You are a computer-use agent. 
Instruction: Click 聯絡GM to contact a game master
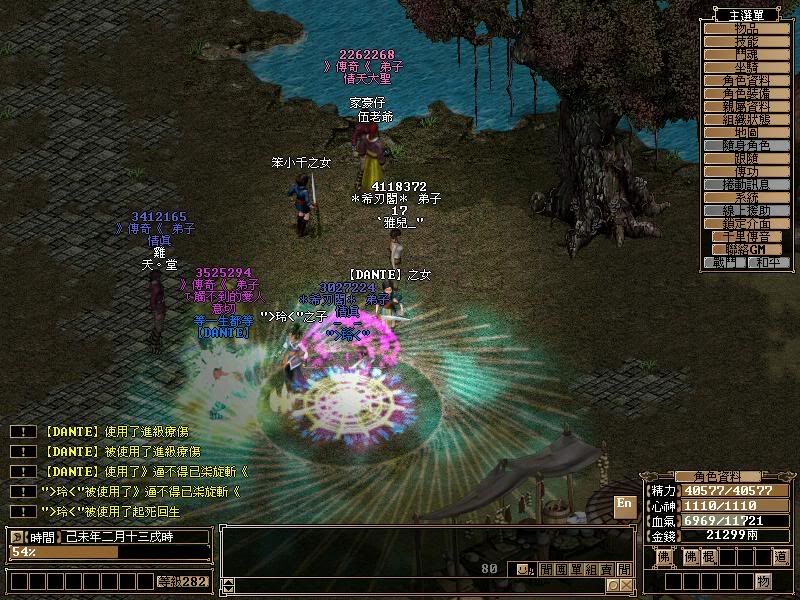(747, 249)
